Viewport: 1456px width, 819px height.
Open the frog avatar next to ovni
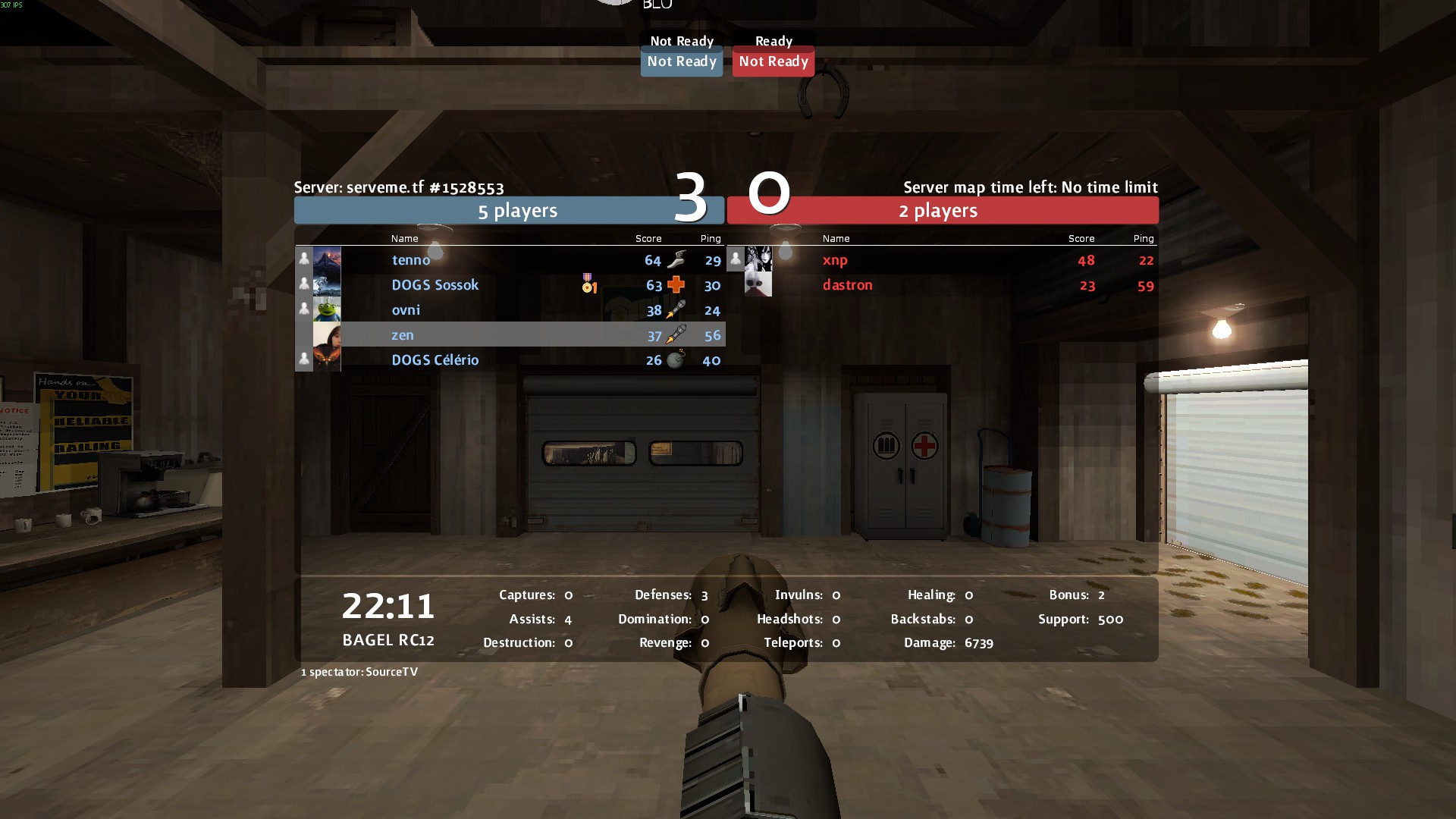click(x=327, y=309)
